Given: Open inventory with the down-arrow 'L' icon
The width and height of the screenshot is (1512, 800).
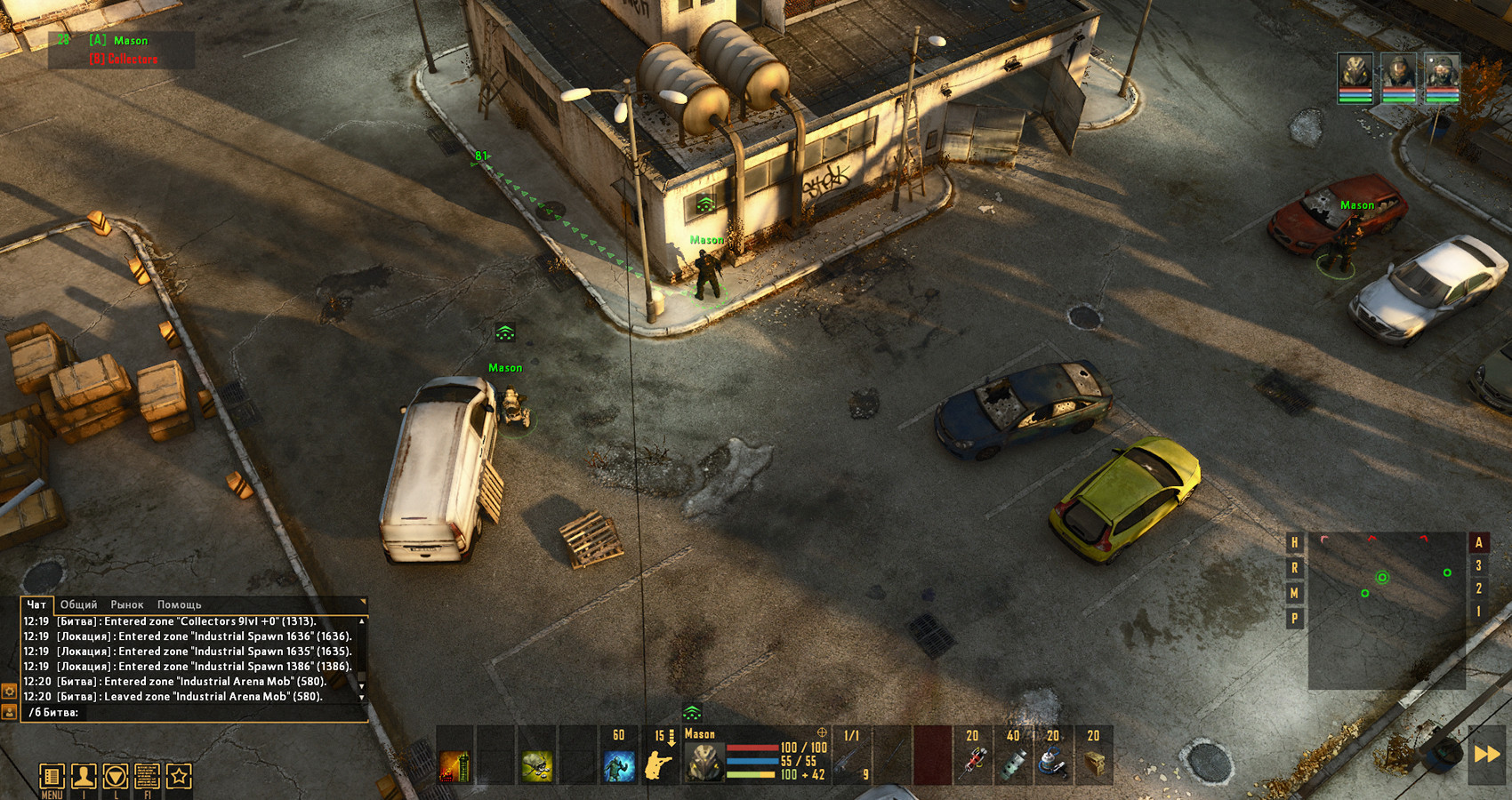Looking at the screenshot, I should 113,774.
